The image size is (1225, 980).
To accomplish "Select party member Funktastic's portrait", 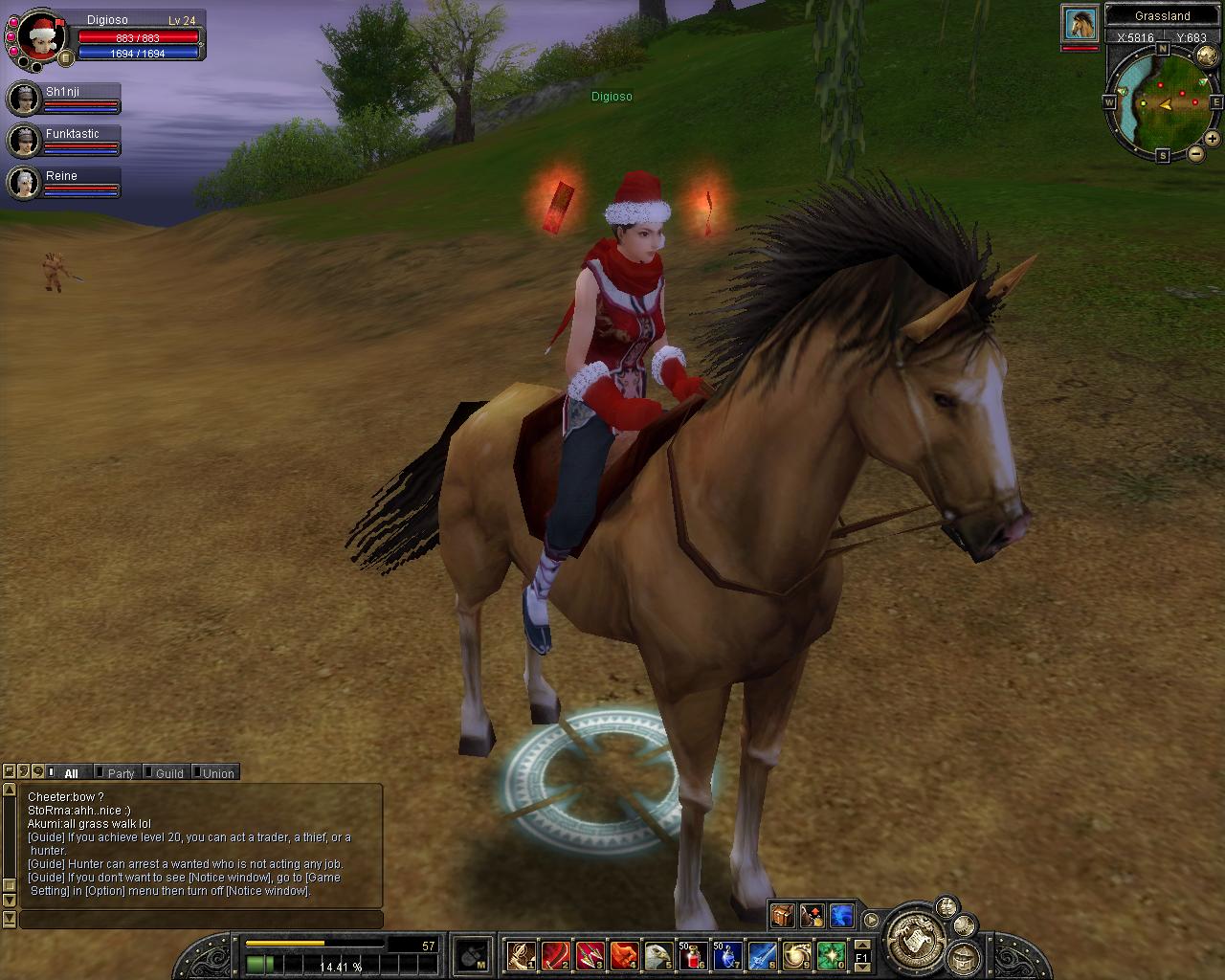I will 23,141.
